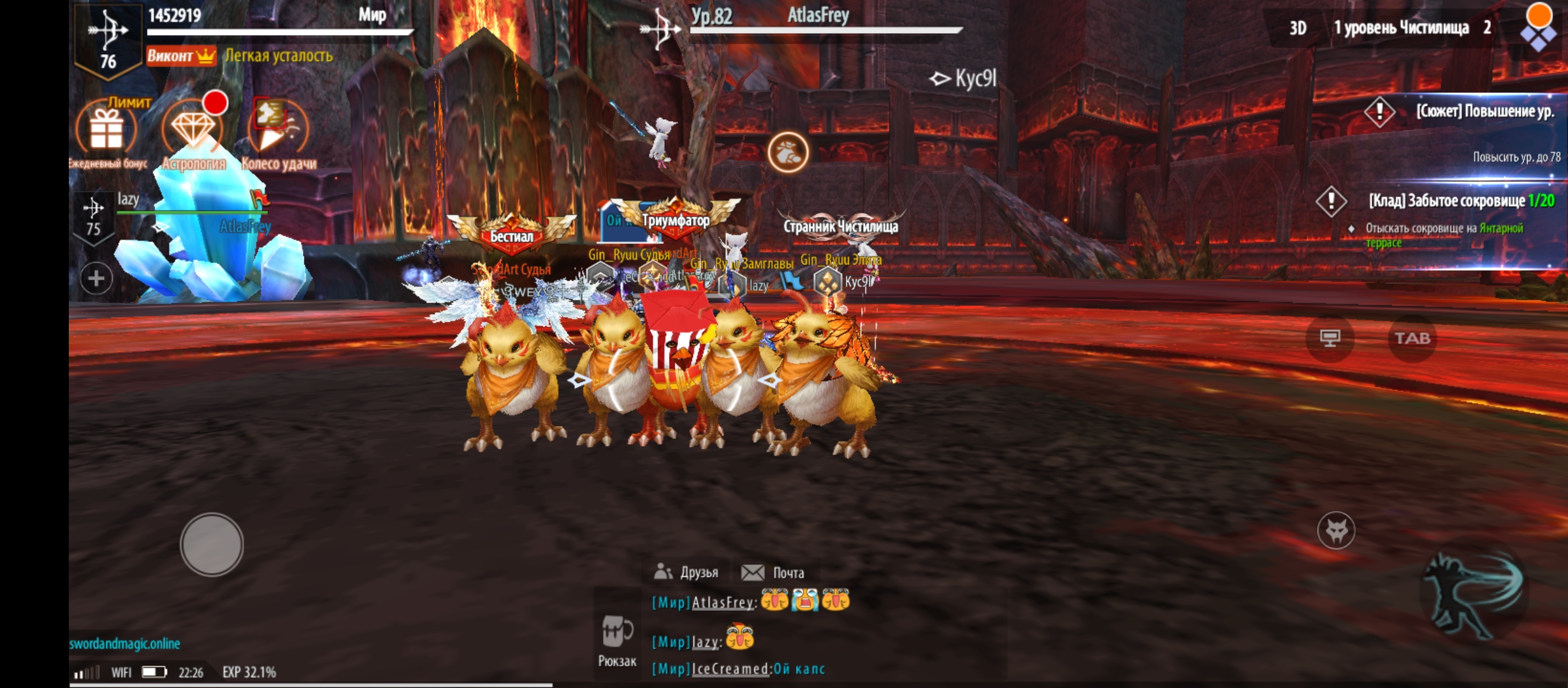Open the Астрология diamond icon
The height and width of the screenshot is (688, 1568).
(x=192, y=131)
